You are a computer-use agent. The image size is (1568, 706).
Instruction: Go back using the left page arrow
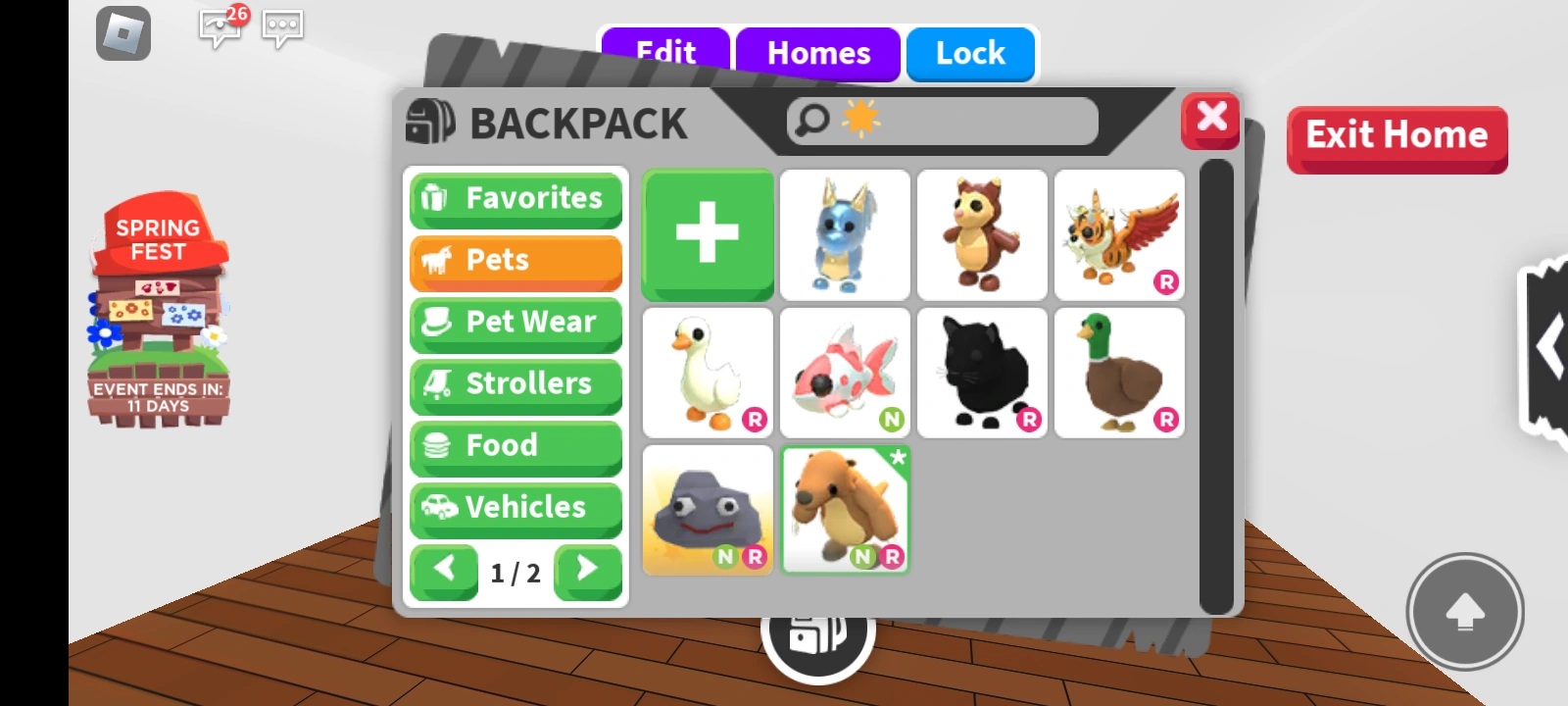444,572
